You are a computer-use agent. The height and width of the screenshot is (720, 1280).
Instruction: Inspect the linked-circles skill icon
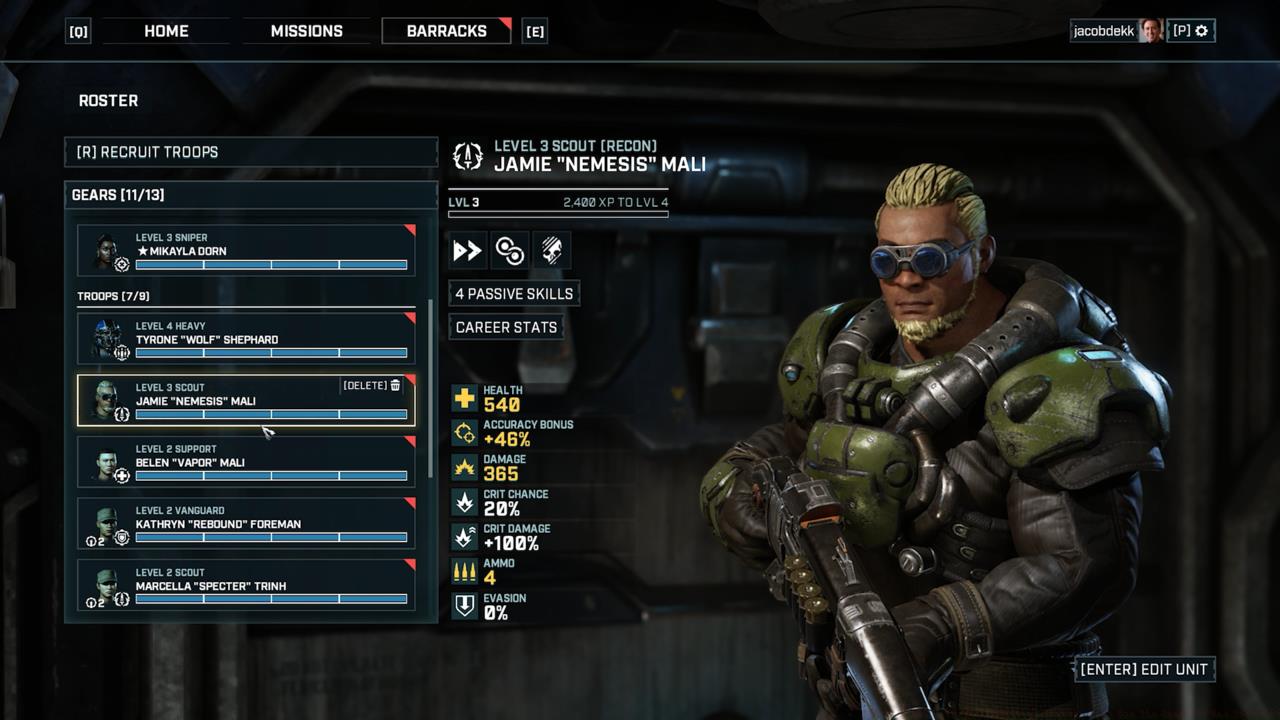coord(509,251)
